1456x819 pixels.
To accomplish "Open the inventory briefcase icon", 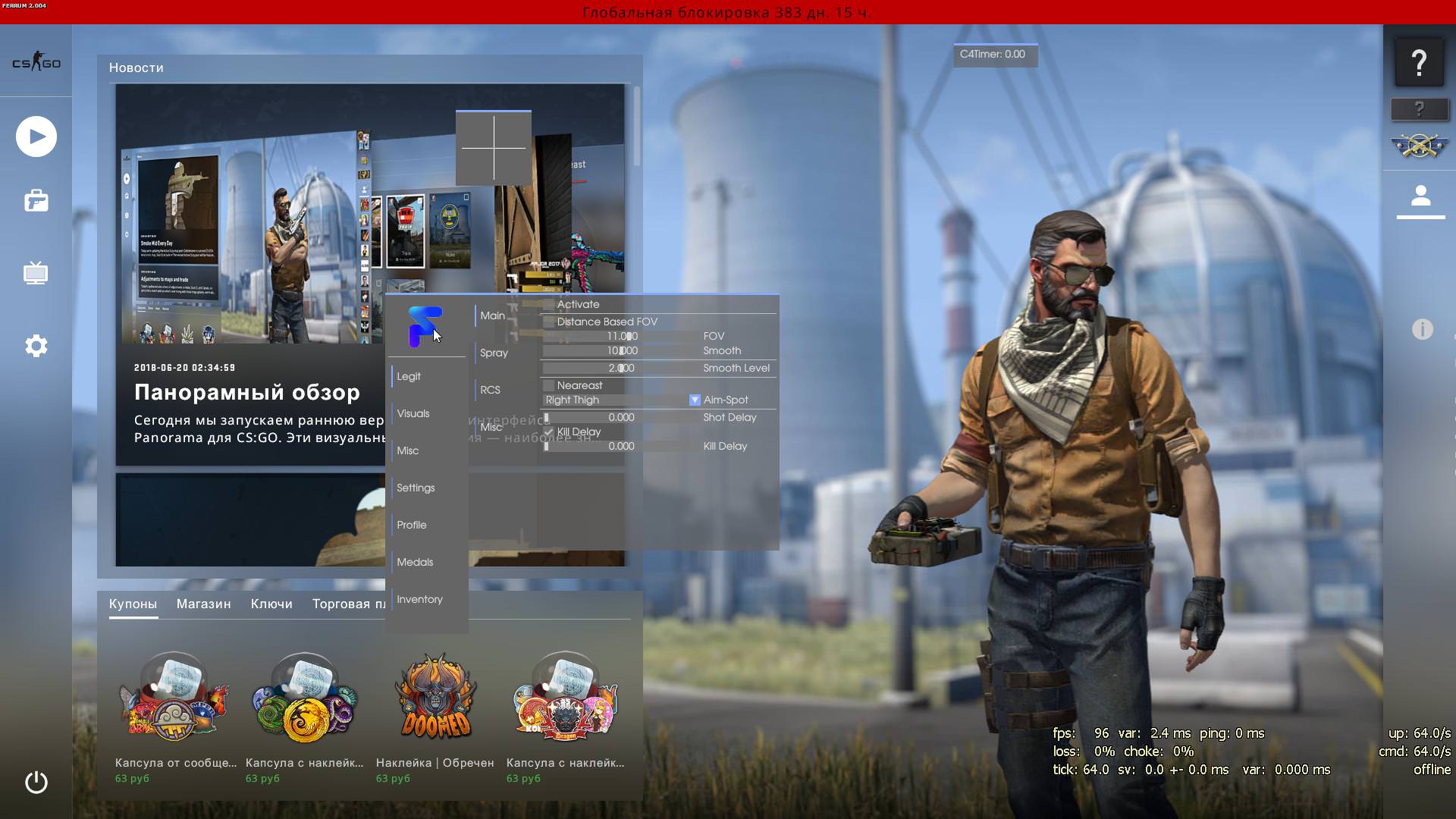I will point(36,201).
